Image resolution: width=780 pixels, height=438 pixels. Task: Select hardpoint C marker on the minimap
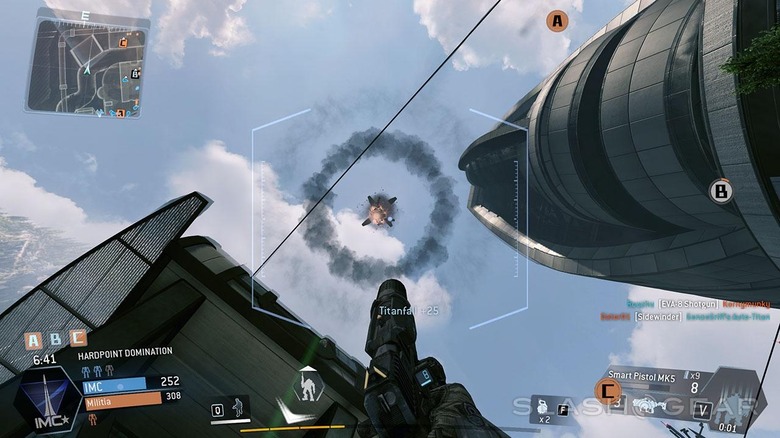pyautogui.click(x=123, y=42)
